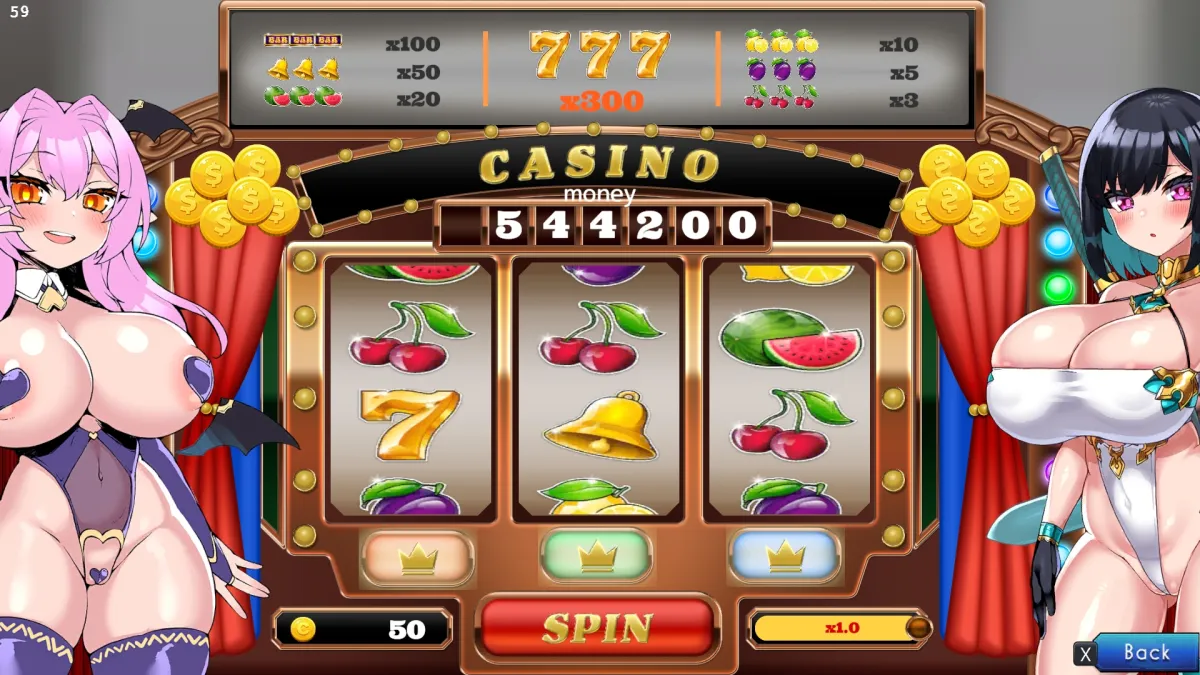This screenshot has width=1200, height=675.
Task: Select the green crown button
Action: click(x=596, y=556)
